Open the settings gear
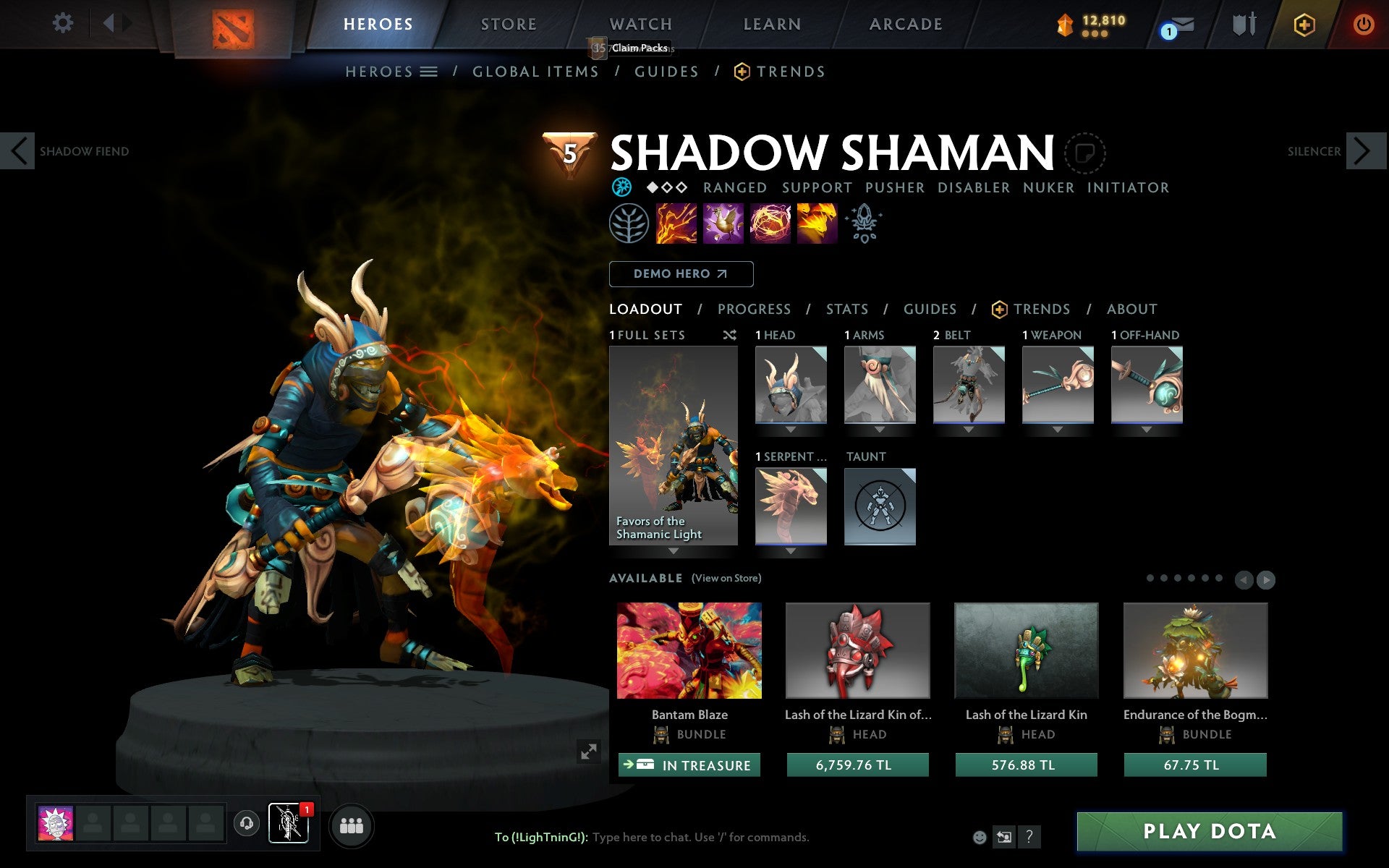The width and height of the screenshot is (1389, 868). pos(64,23)
